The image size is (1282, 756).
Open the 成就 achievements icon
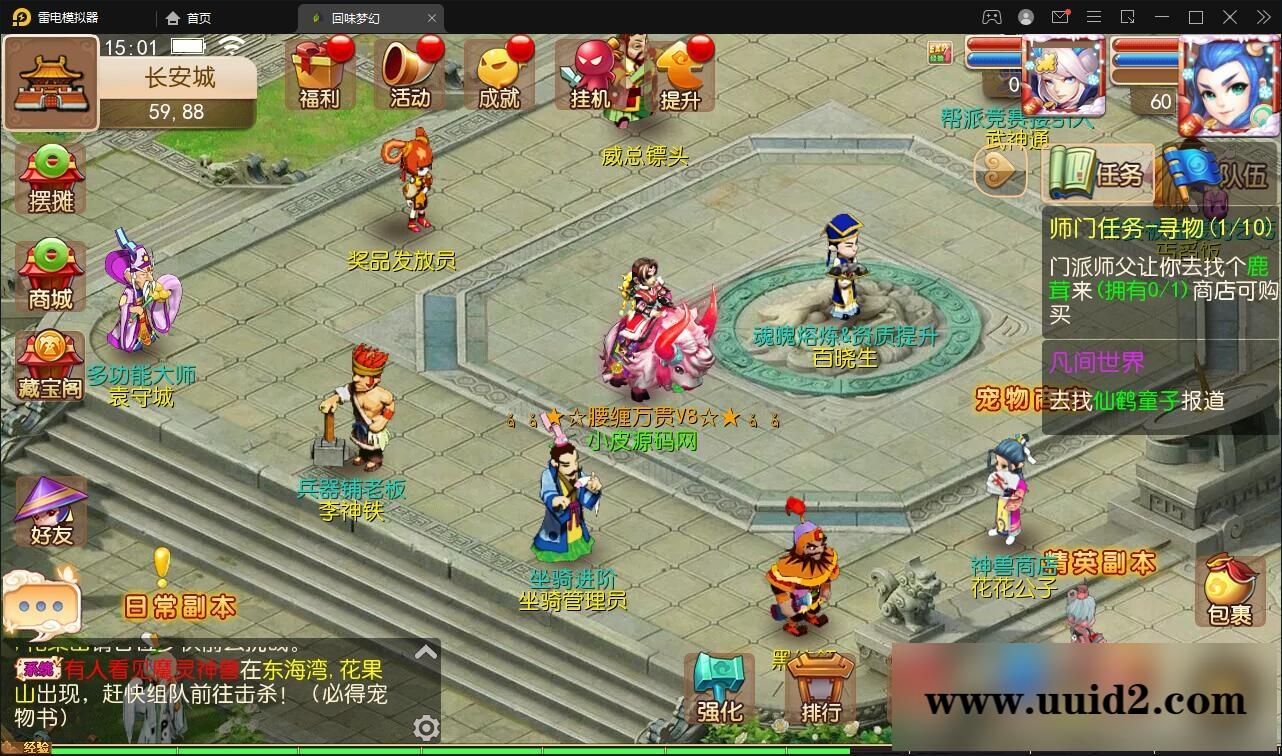[499, 70]
